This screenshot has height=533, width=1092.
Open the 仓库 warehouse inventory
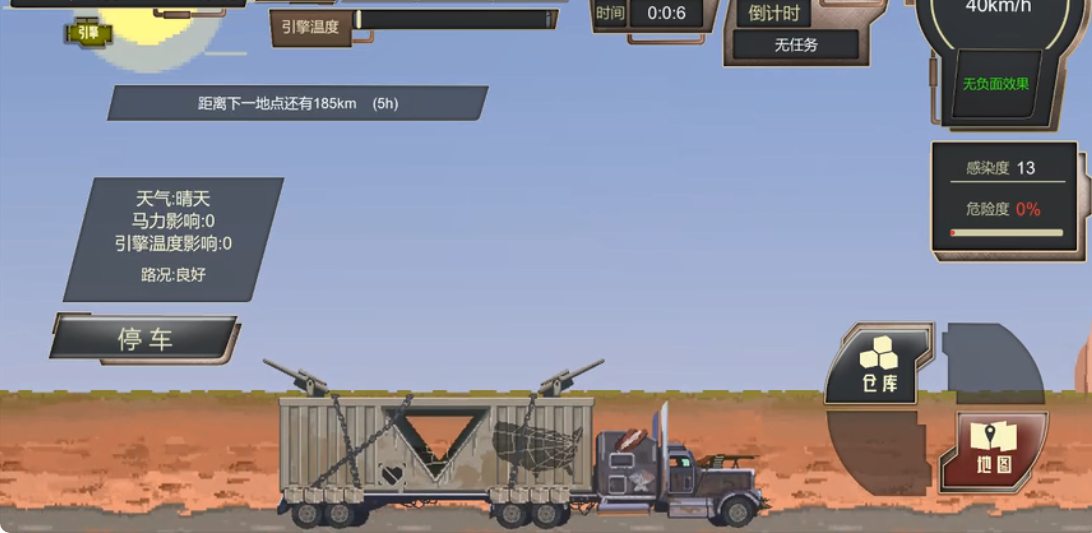(878, 365)
